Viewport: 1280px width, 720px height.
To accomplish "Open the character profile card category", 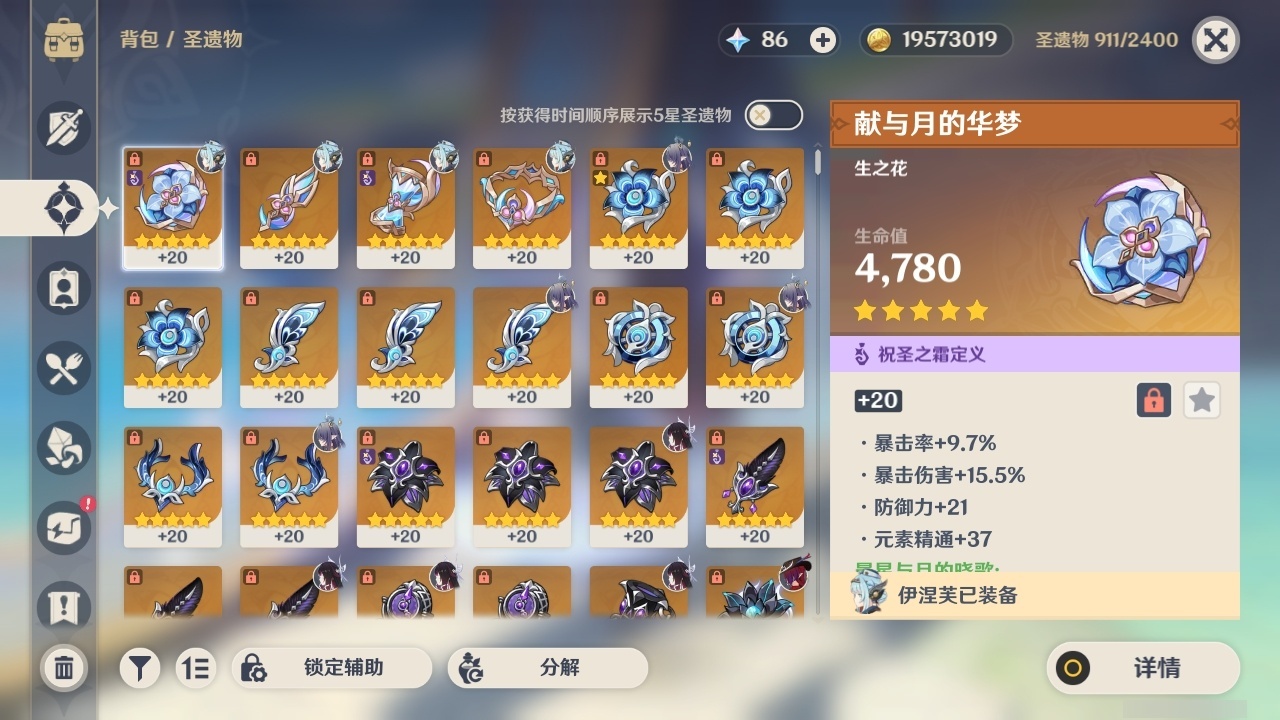I will tap(63, 288).
